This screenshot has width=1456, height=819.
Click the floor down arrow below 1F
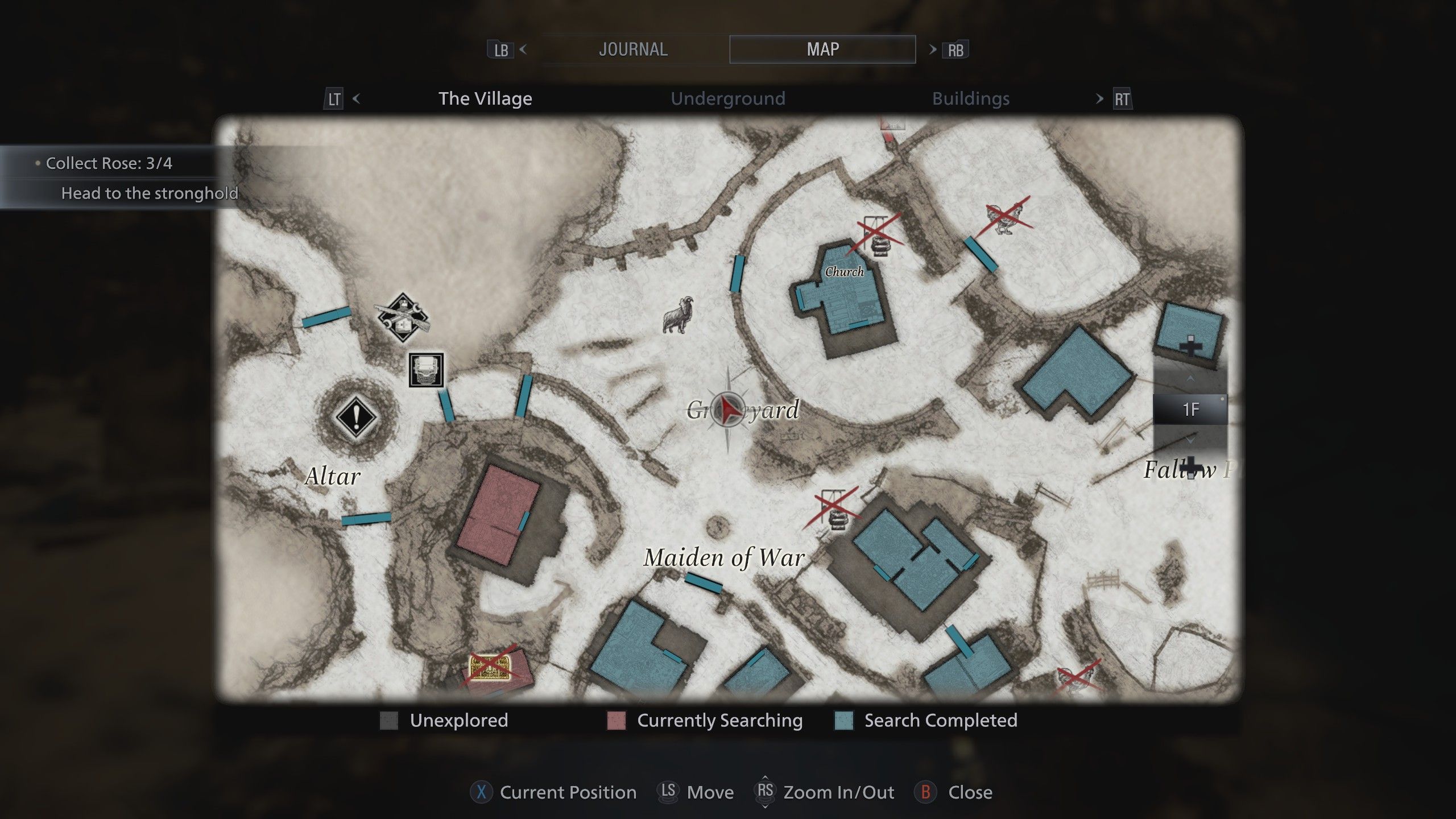(1190, 440)
